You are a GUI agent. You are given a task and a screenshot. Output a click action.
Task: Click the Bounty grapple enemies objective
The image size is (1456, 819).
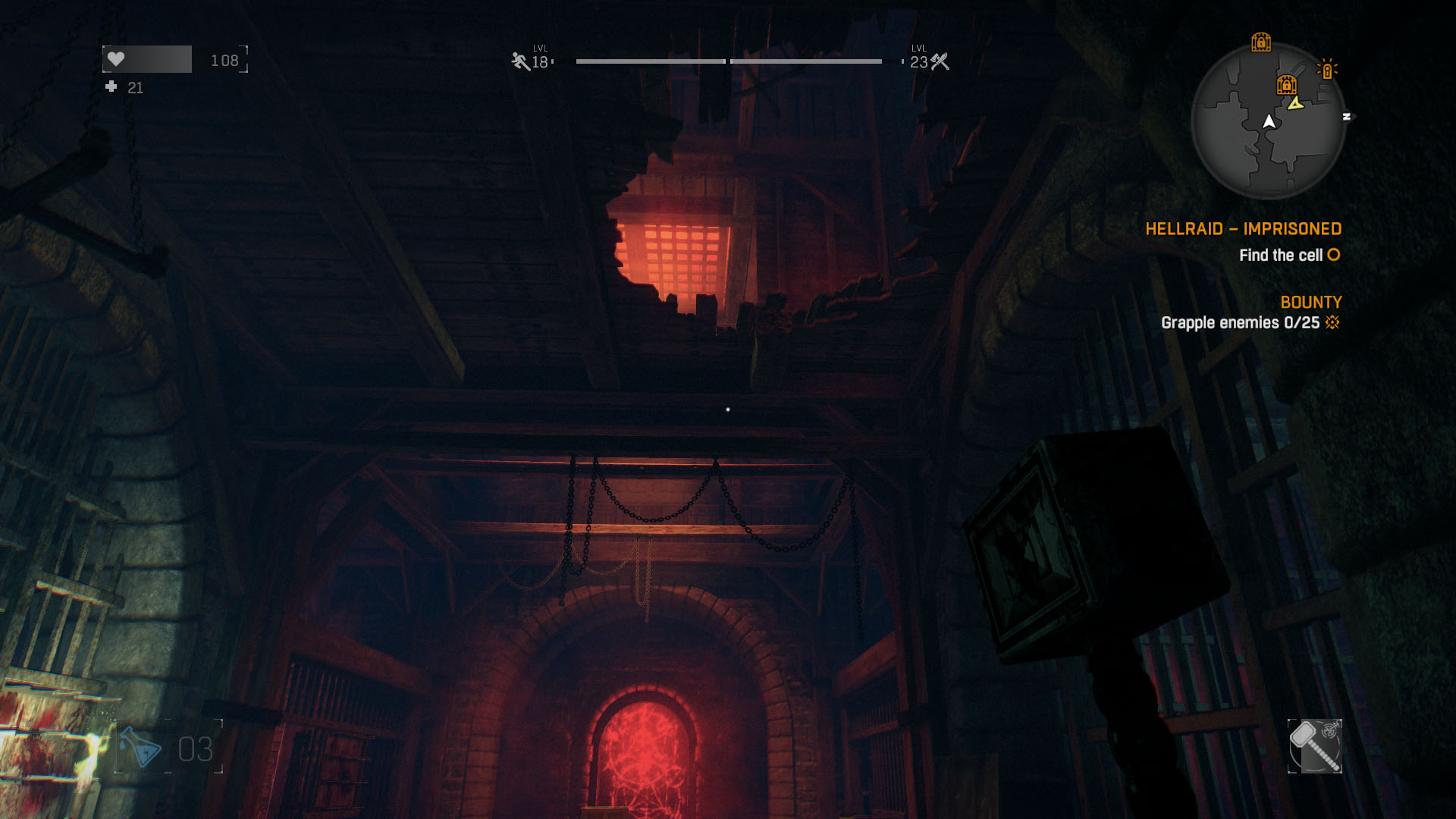click(1241, 323)
